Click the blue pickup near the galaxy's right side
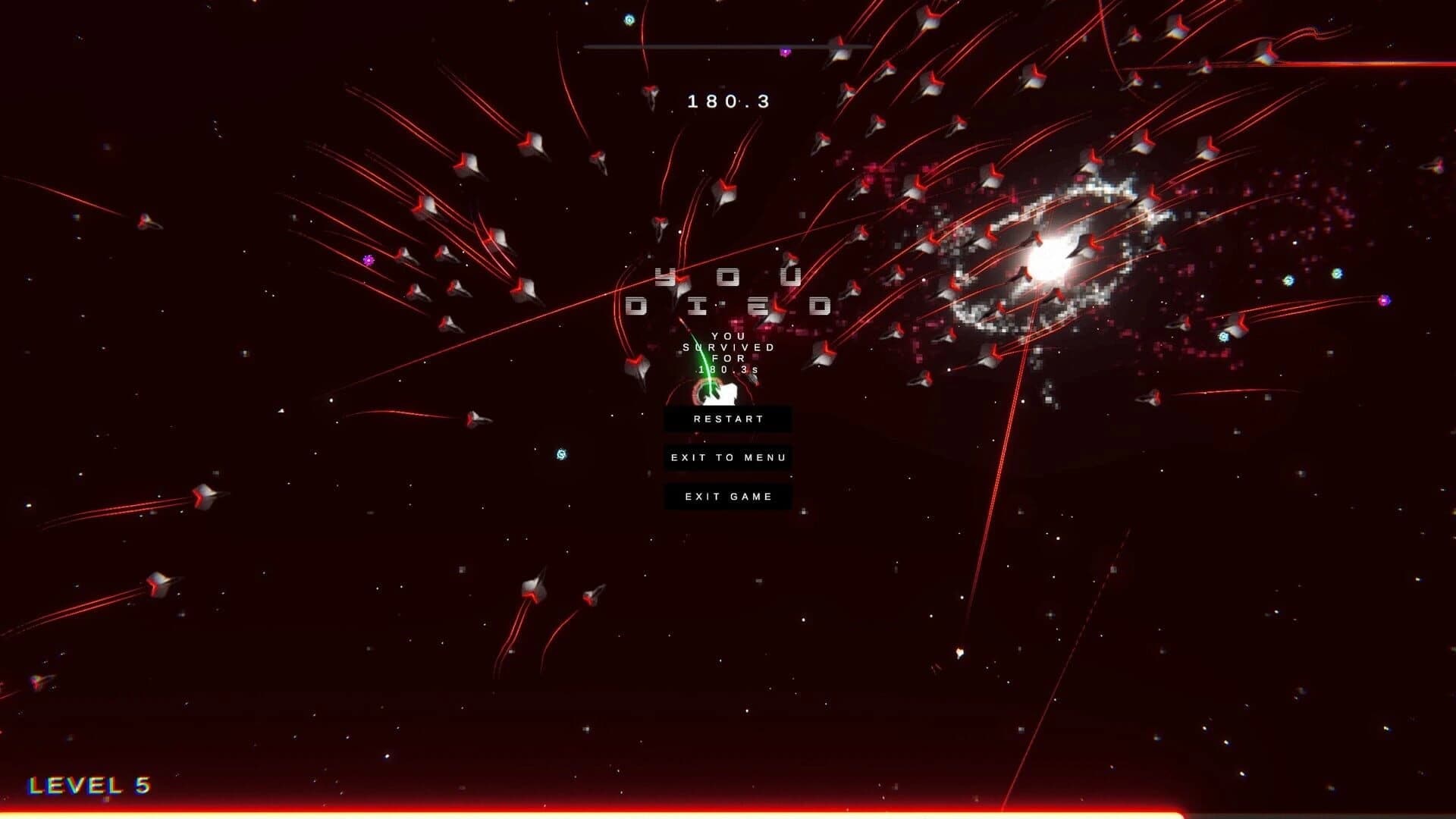The image size is (1456, 819). (1225, 337)
